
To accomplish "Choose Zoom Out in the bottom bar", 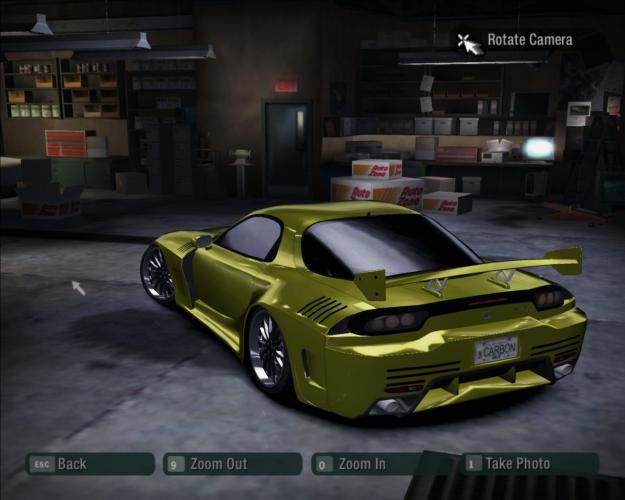I will point(233,464).
